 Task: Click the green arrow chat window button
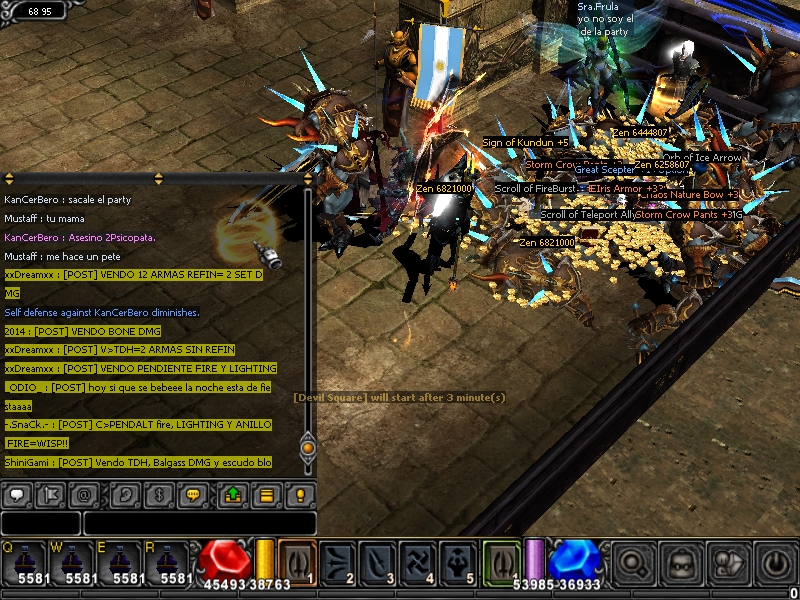click(231, 495)
